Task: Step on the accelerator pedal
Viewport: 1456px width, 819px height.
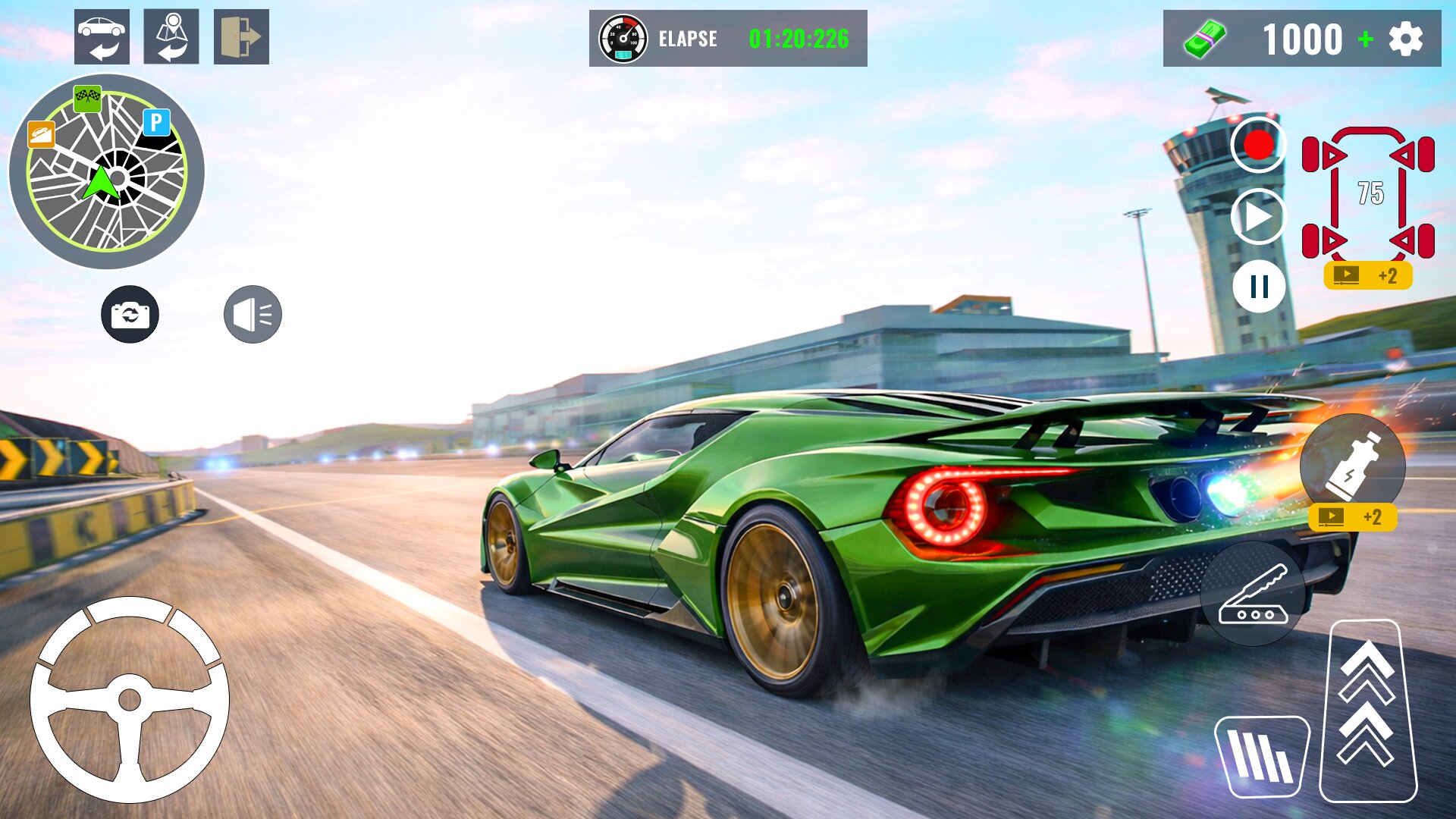Action: pyautogui.click(x=1367, y=711)
